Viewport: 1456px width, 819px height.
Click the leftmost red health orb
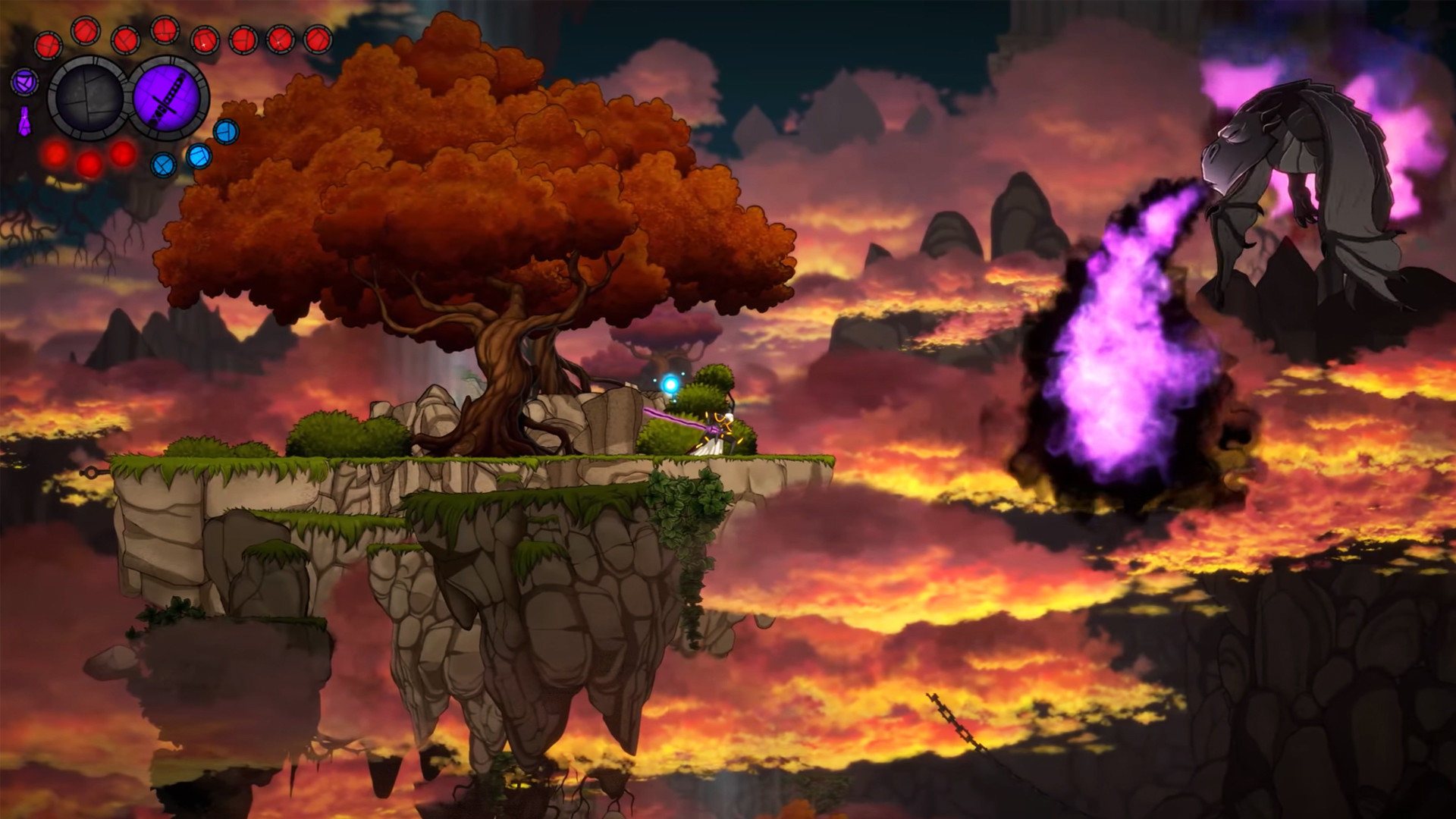[48, 42]
